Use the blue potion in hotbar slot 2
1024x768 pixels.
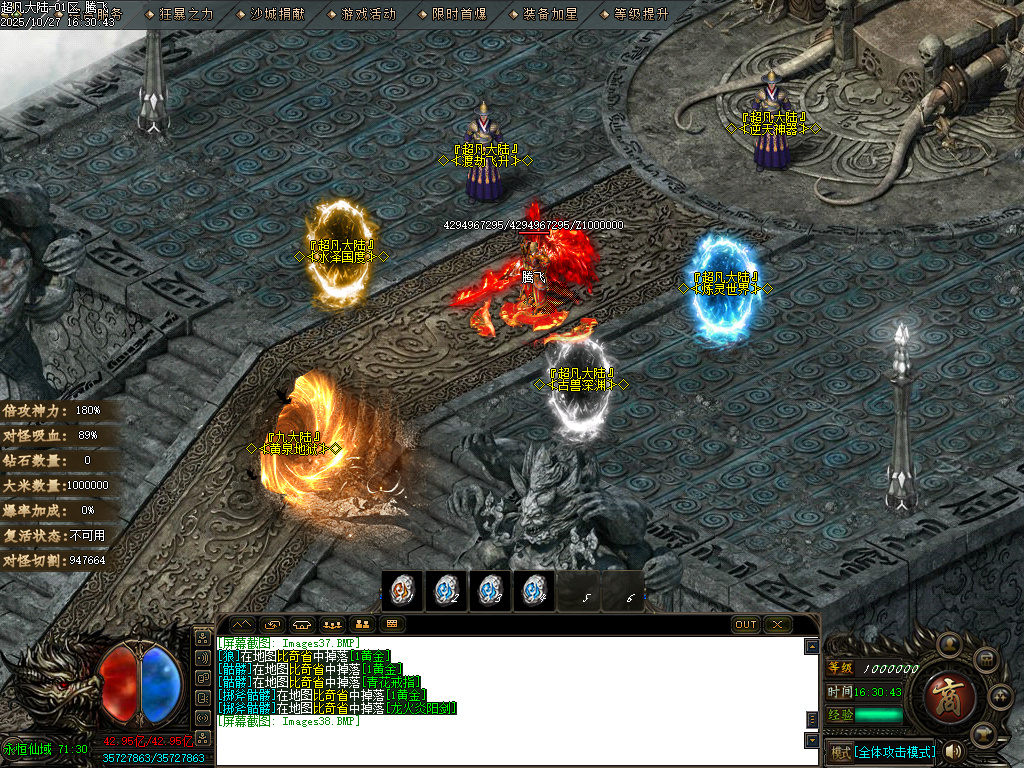(446, 591)
